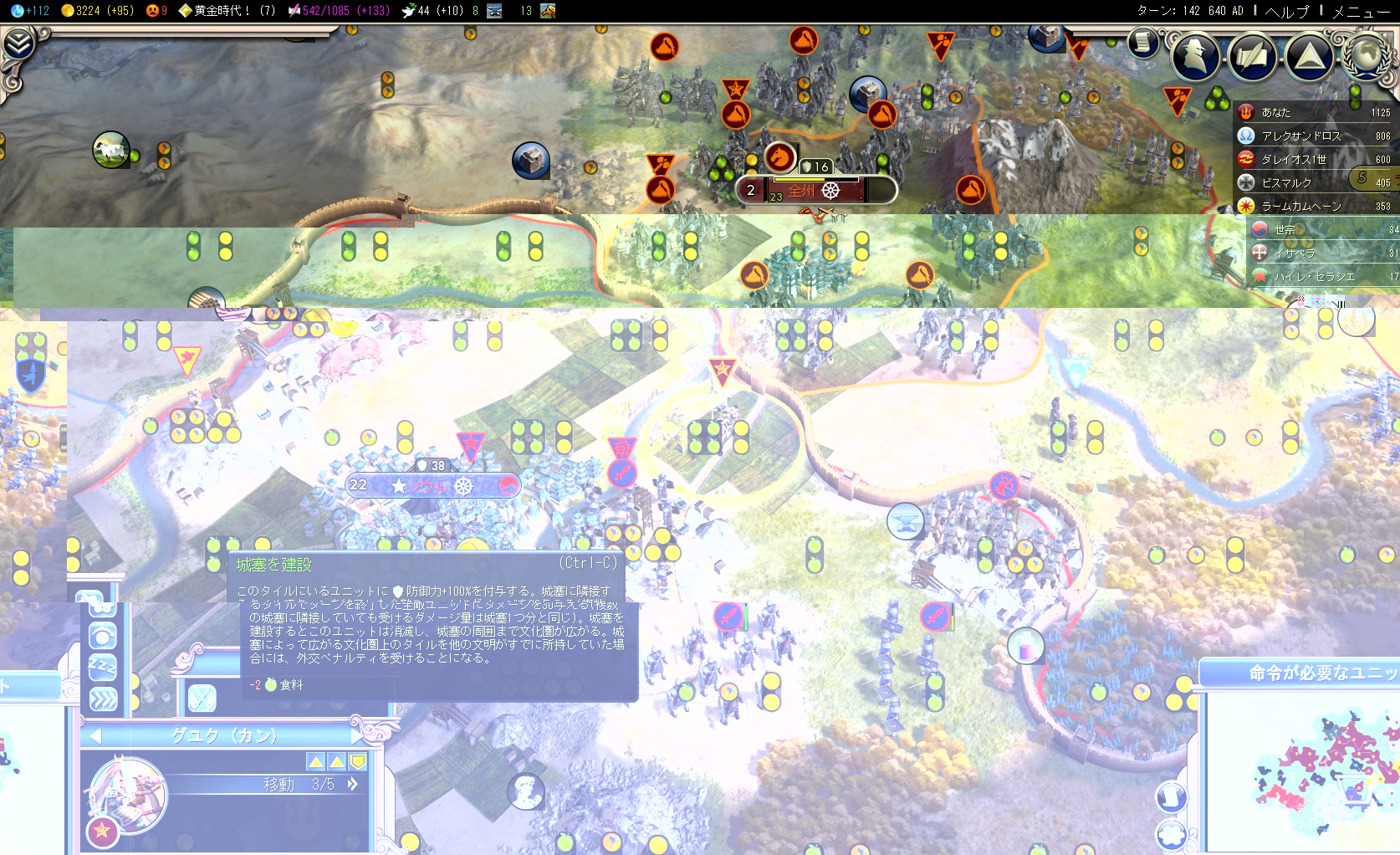Open the small scroll info dropdown

tap(1142, 42)
